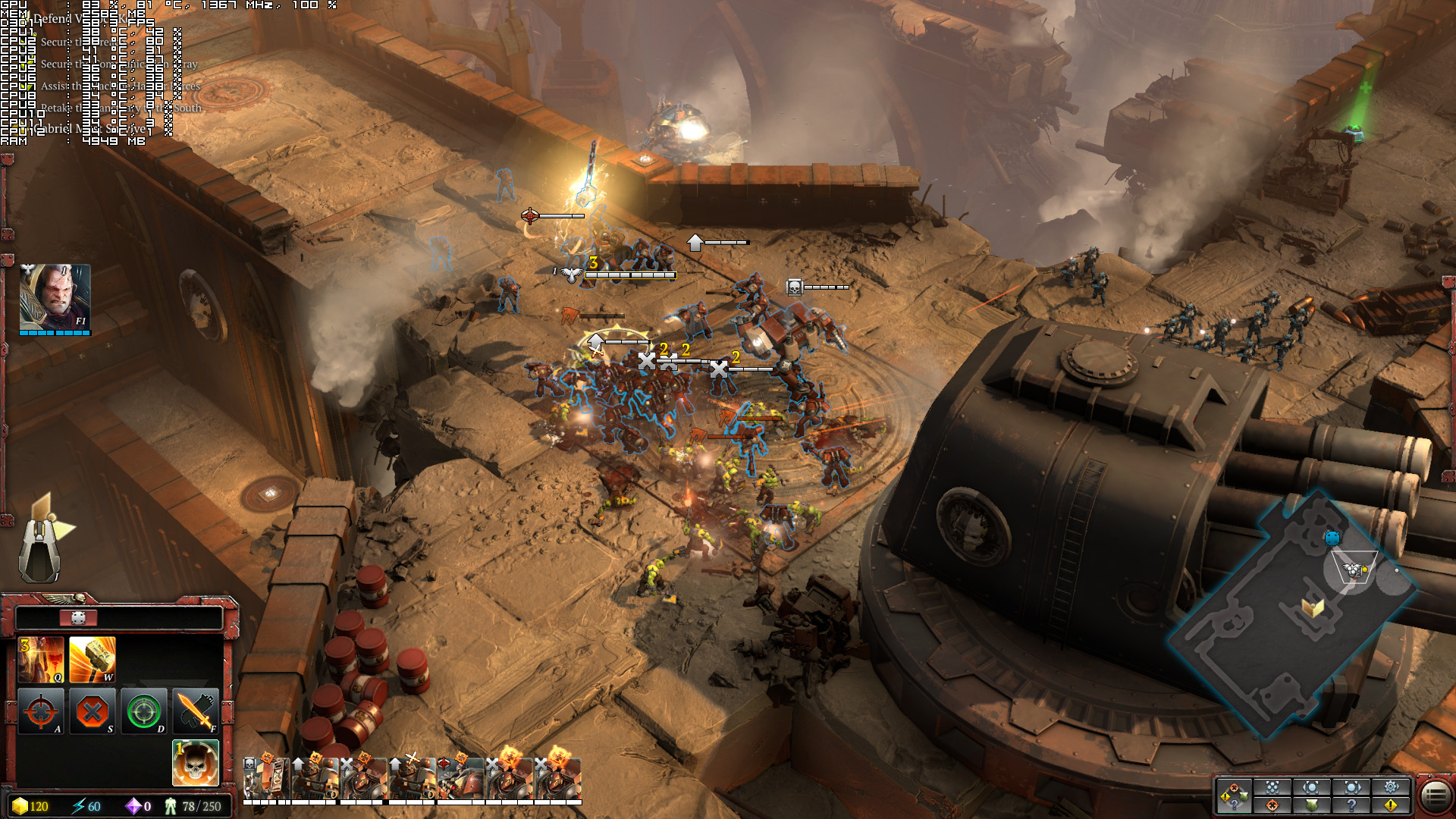1456x819 pixels.
Task: Click the gear icon in minimap controls
Action: [1391, 787]
